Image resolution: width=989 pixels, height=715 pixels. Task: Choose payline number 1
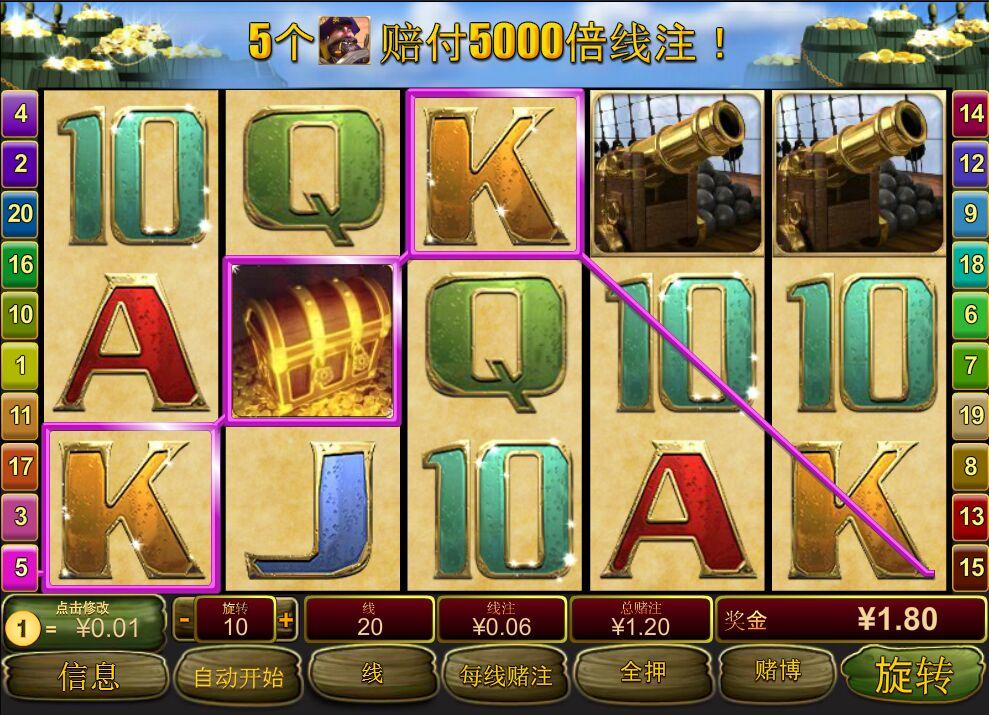[21, 365]
